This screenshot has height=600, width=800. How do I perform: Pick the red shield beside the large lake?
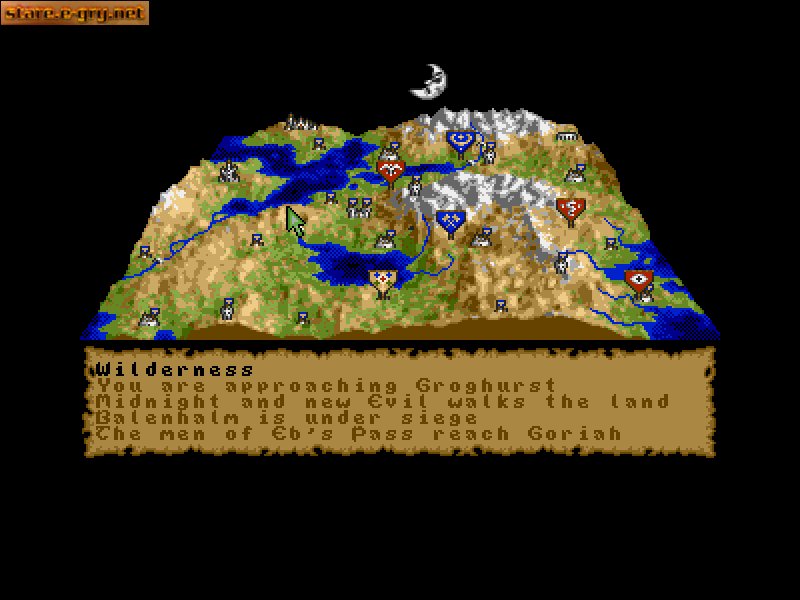391,170
